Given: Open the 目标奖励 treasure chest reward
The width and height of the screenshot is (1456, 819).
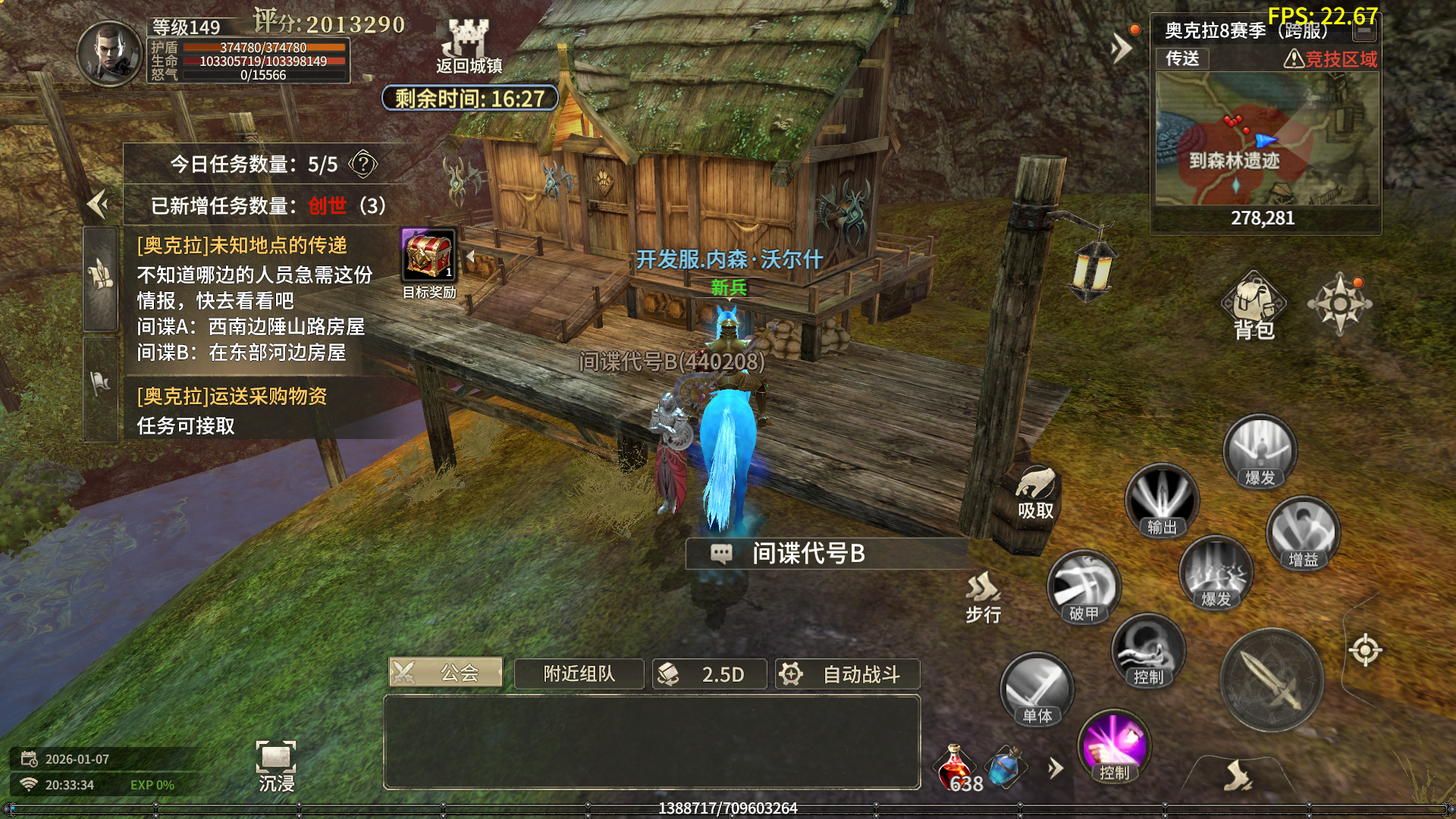Looking at the screenshot, I should pyautogui.click(x=428, y=258).
